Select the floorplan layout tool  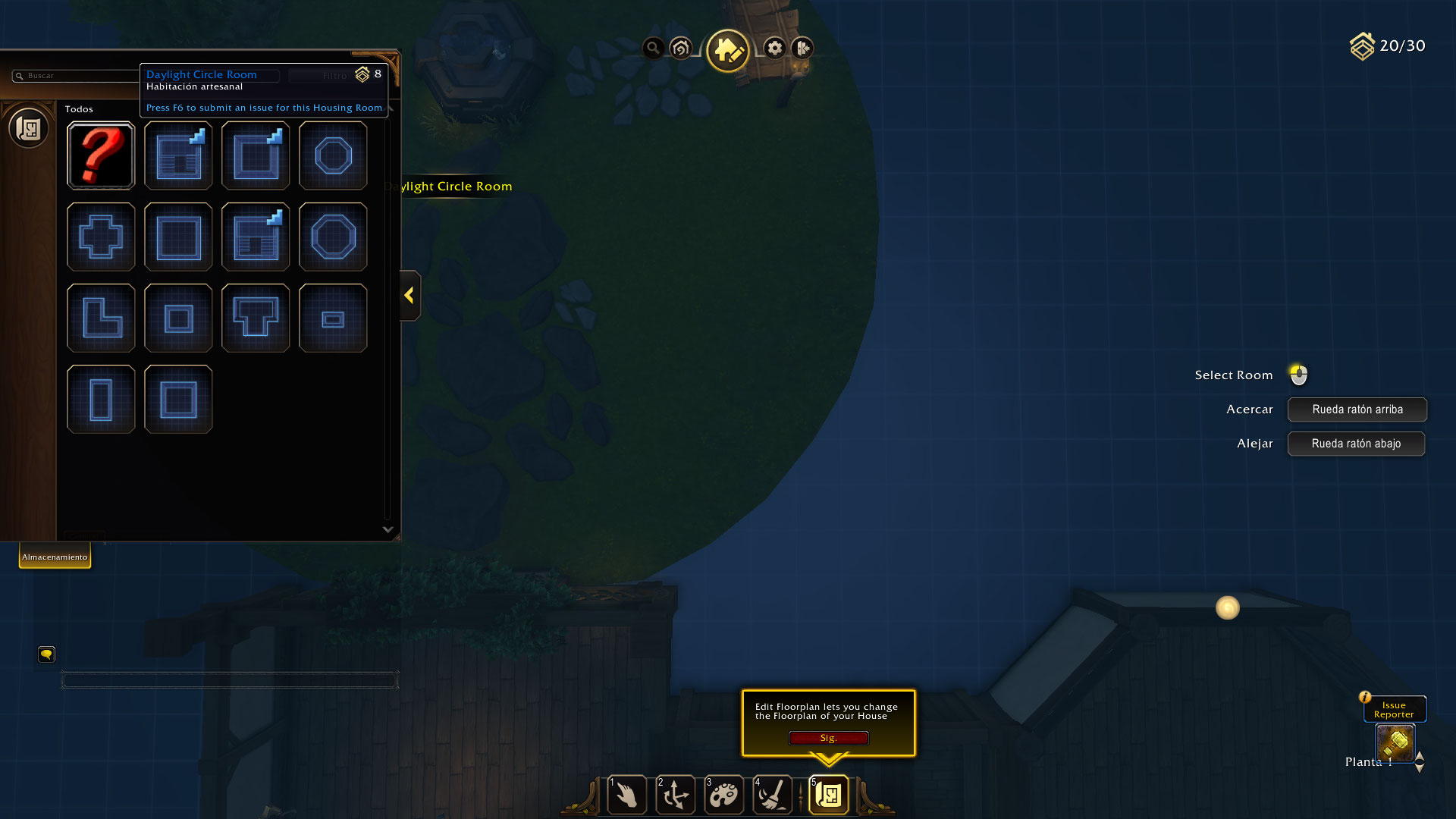tap(829, 795)
